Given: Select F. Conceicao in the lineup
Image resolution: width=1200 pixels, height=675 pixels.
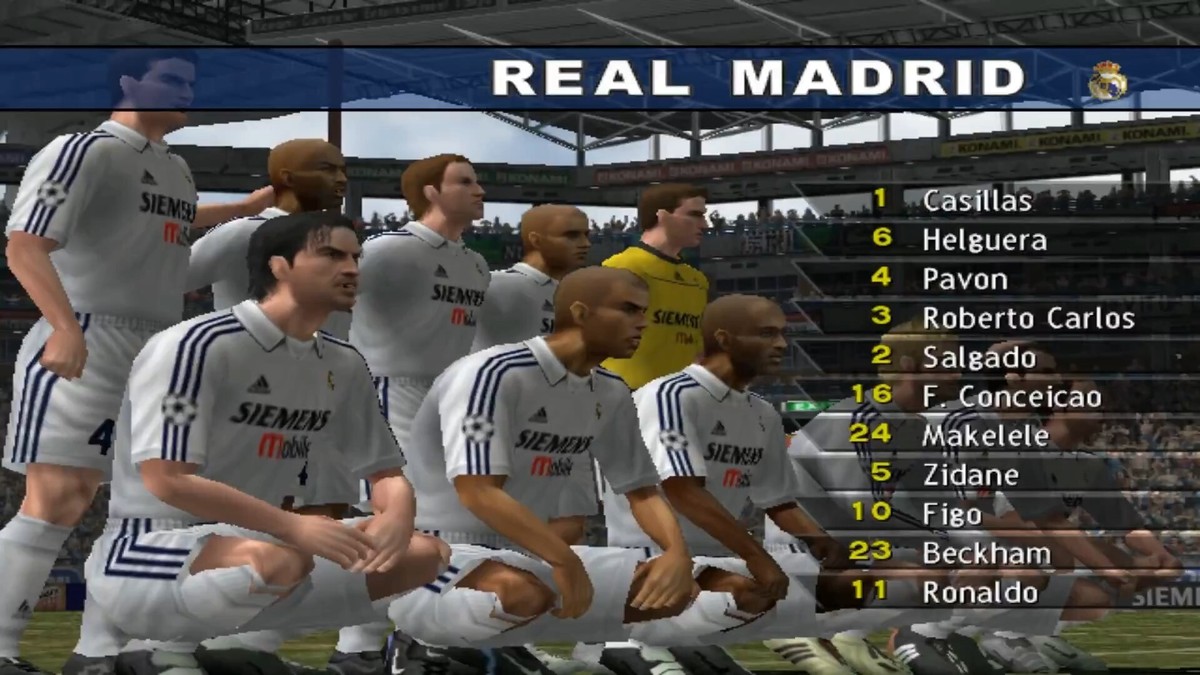Looking at the screenshot, I should click(1011, 397).
